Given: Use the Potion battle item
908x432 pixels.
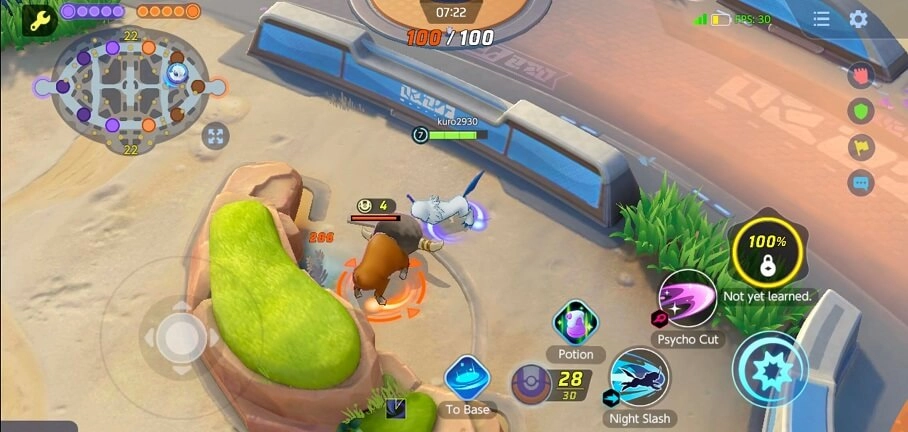Looking at the screenshot, I should pyautogui.click(x=576, y=324).
